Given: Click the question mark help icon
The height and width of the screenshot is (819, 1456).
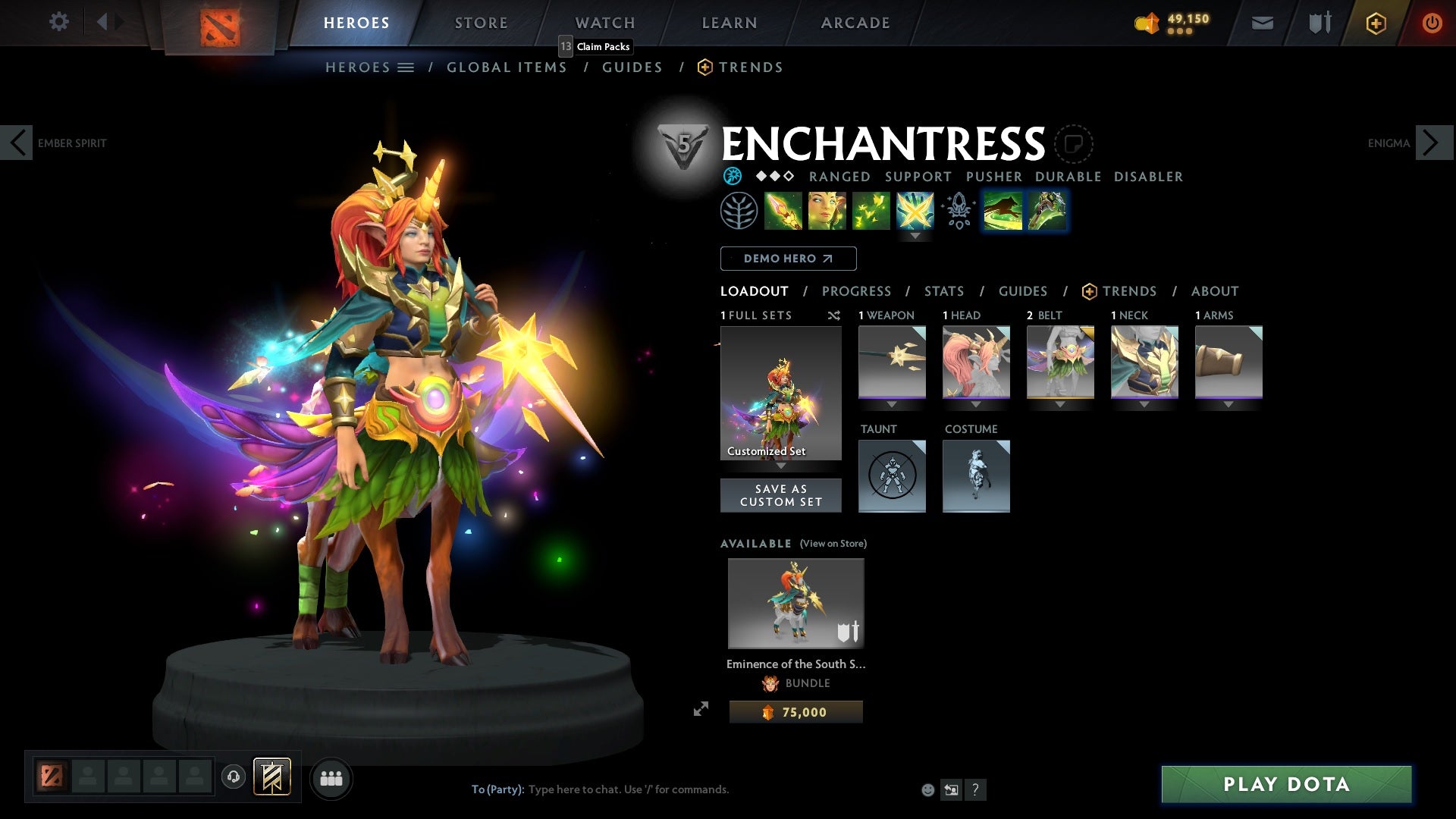Looking at the screenshot, I should point(975,789).
